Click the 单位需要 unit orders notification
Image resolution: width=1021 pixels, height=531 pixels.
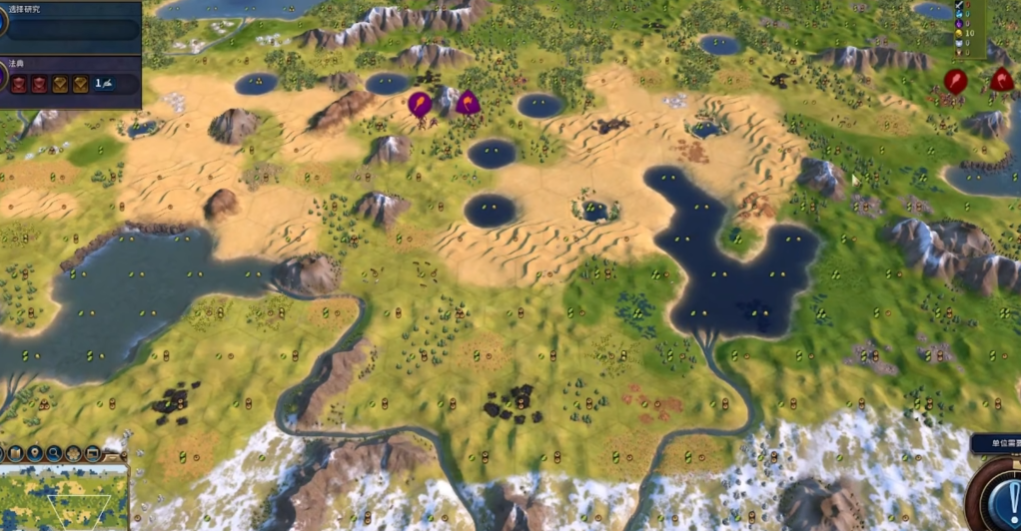point(997,444)
